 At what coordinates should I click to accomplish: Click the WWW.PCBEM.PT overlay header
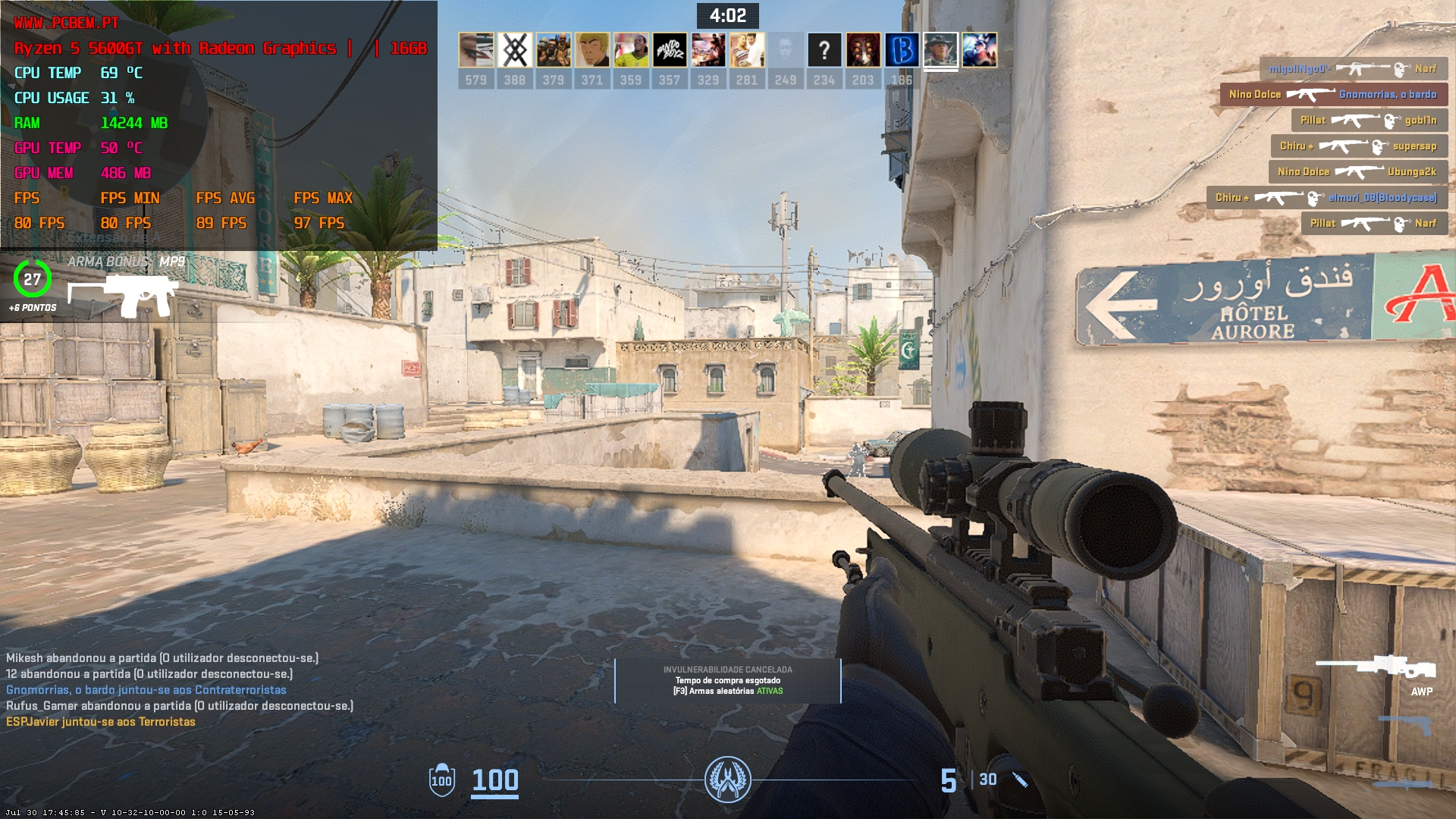click(x=67, y=24)
